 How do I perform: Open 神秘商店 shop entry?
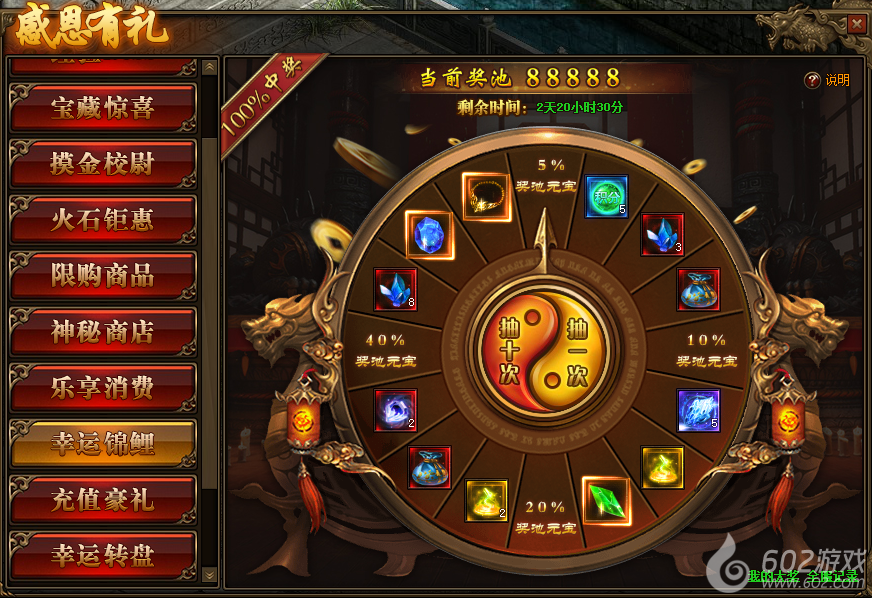[102, 332]
